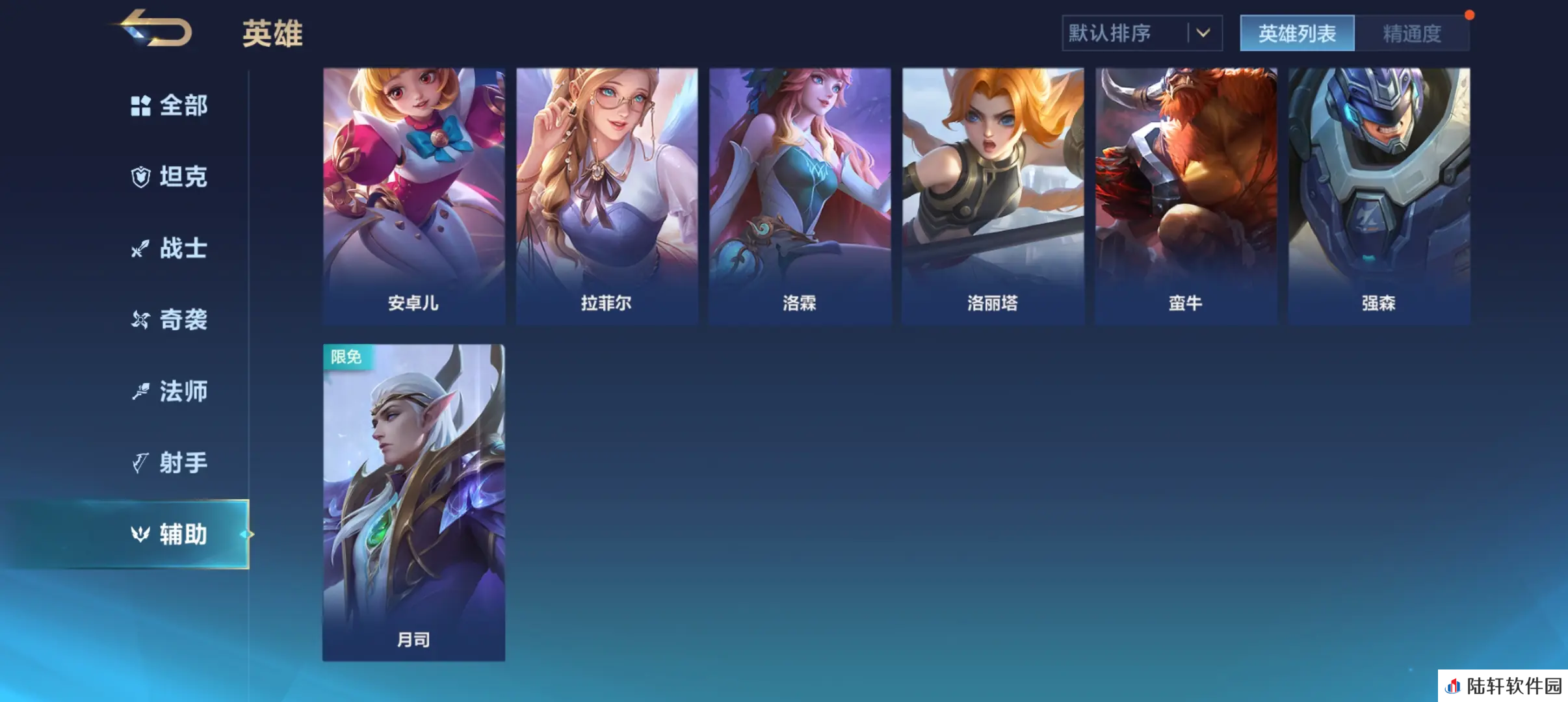Screen dimensions: 1568x702
Task: Open the 法师 hero category
Action: click(x=170, y=391)
